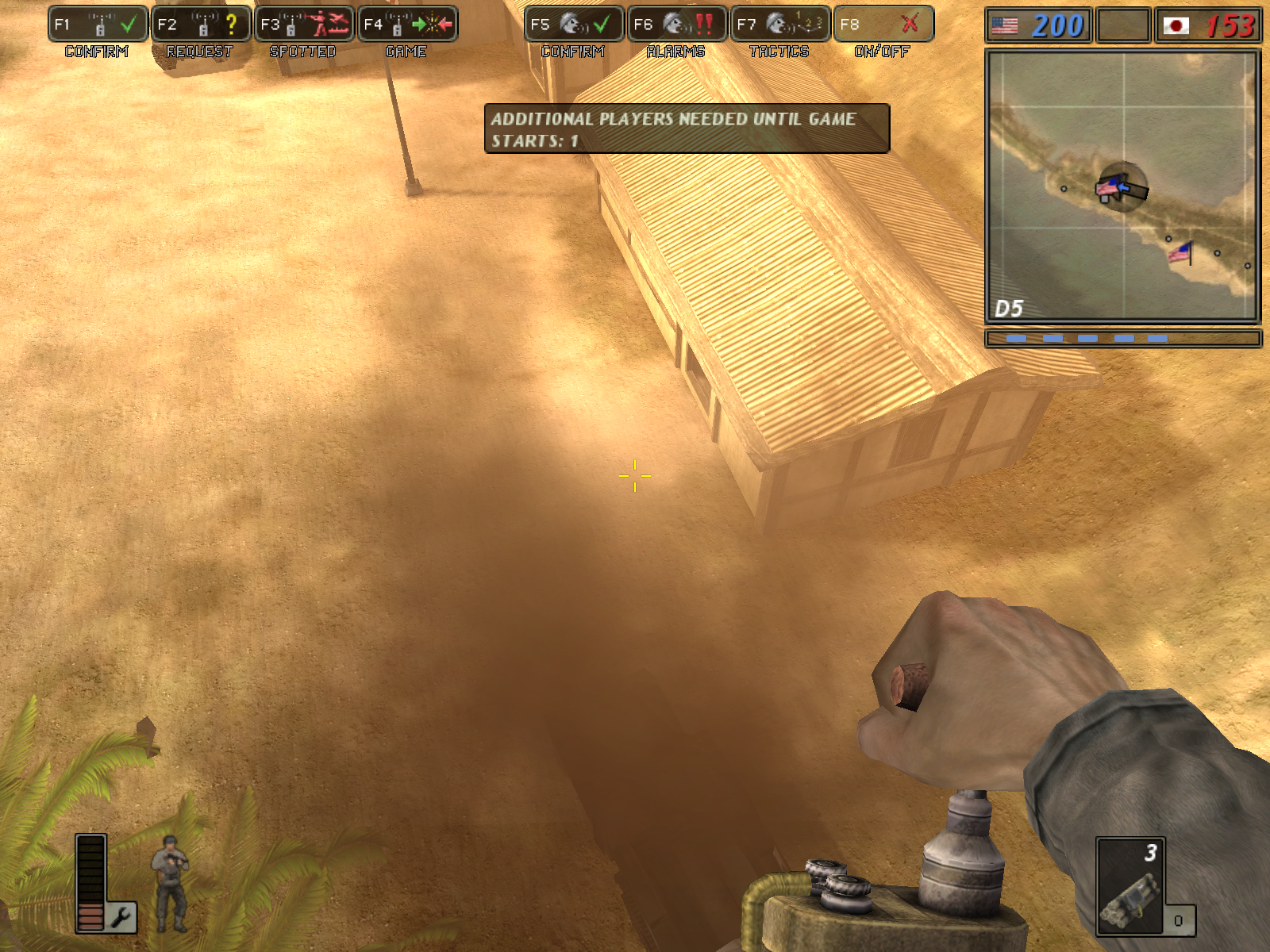Click the red health bar segment
This screenshot has height=952, width=1270.
click(90, 920)
